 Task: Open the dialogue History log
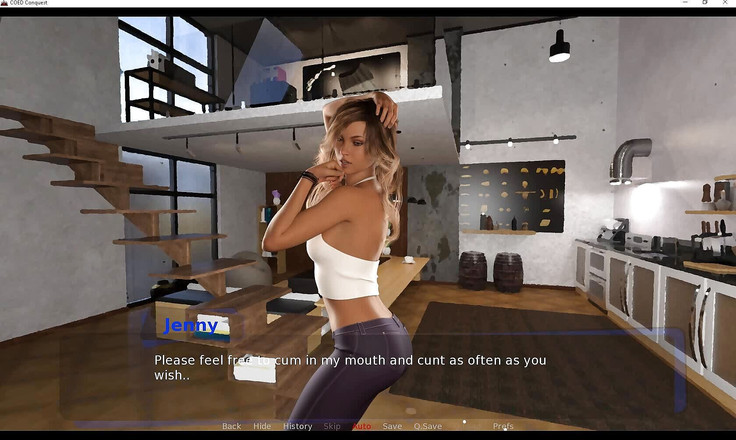click(x=297, y=426)
